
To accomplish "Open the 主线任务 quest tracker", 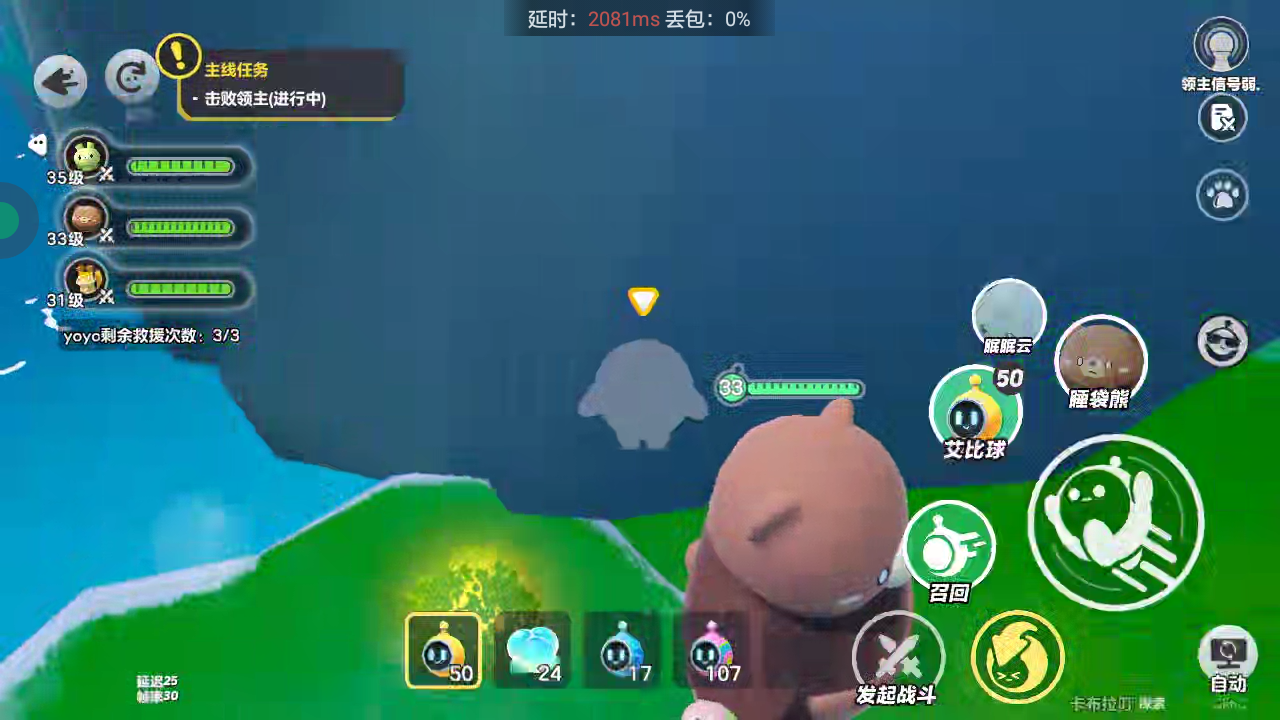I will [292, 86].
